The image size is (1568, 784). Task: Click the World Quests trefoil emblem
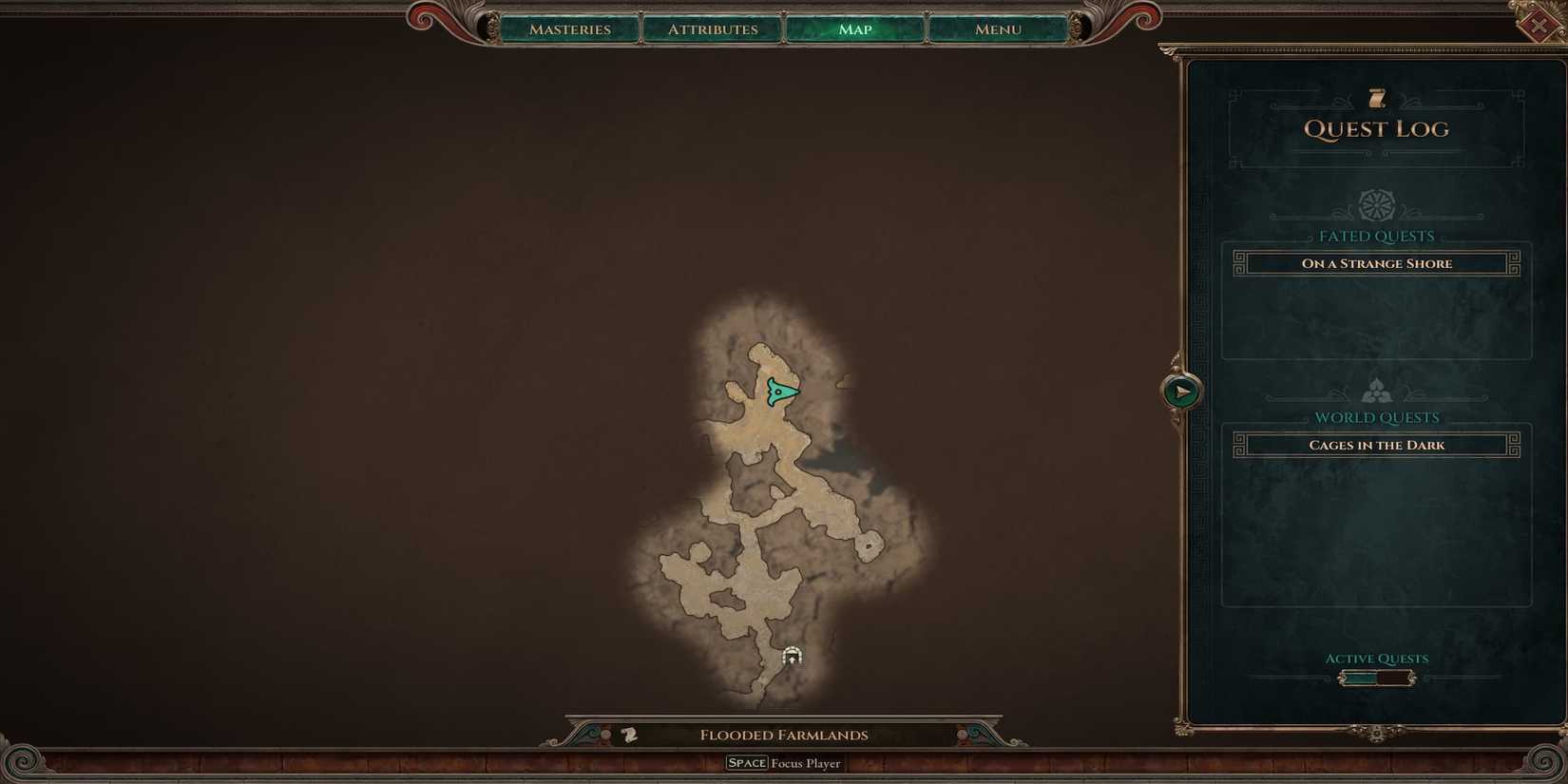point(1376,388)
